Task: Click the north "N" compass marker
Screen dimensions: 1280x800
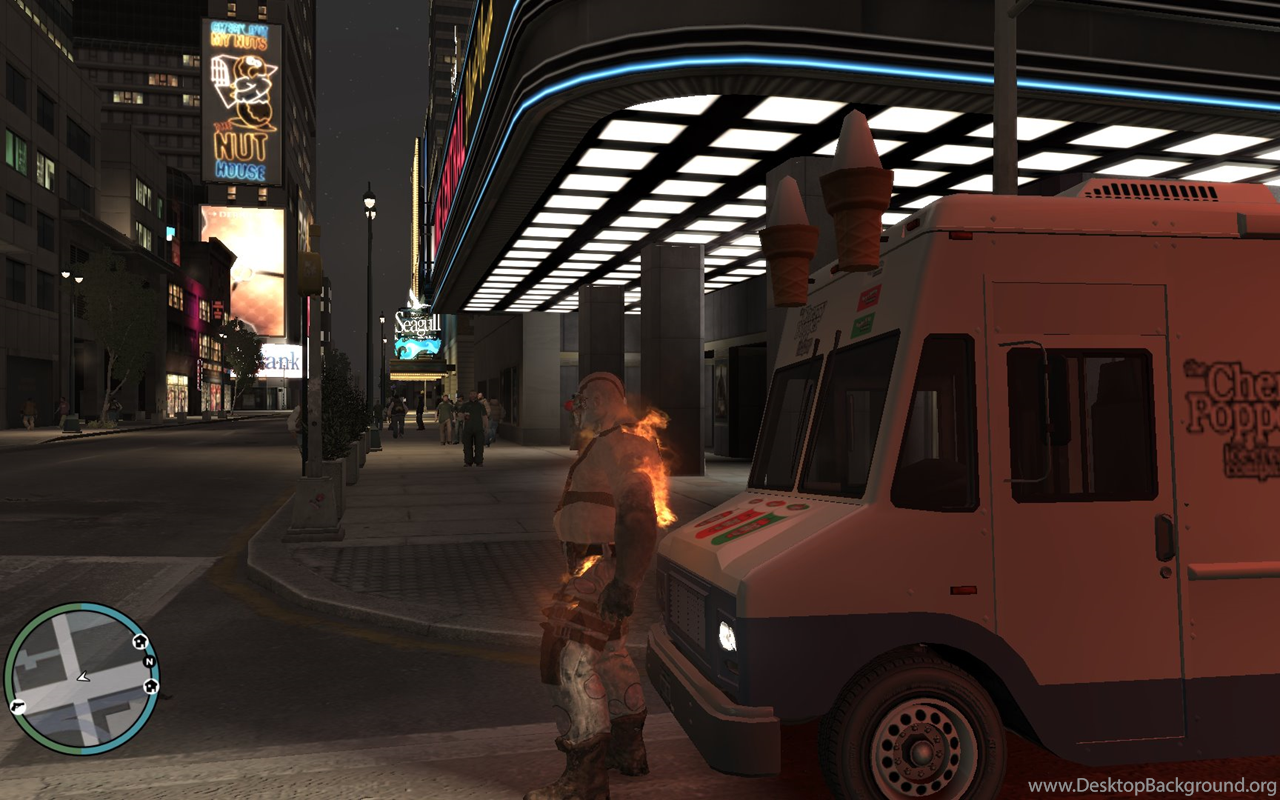Action: (149, 662)
